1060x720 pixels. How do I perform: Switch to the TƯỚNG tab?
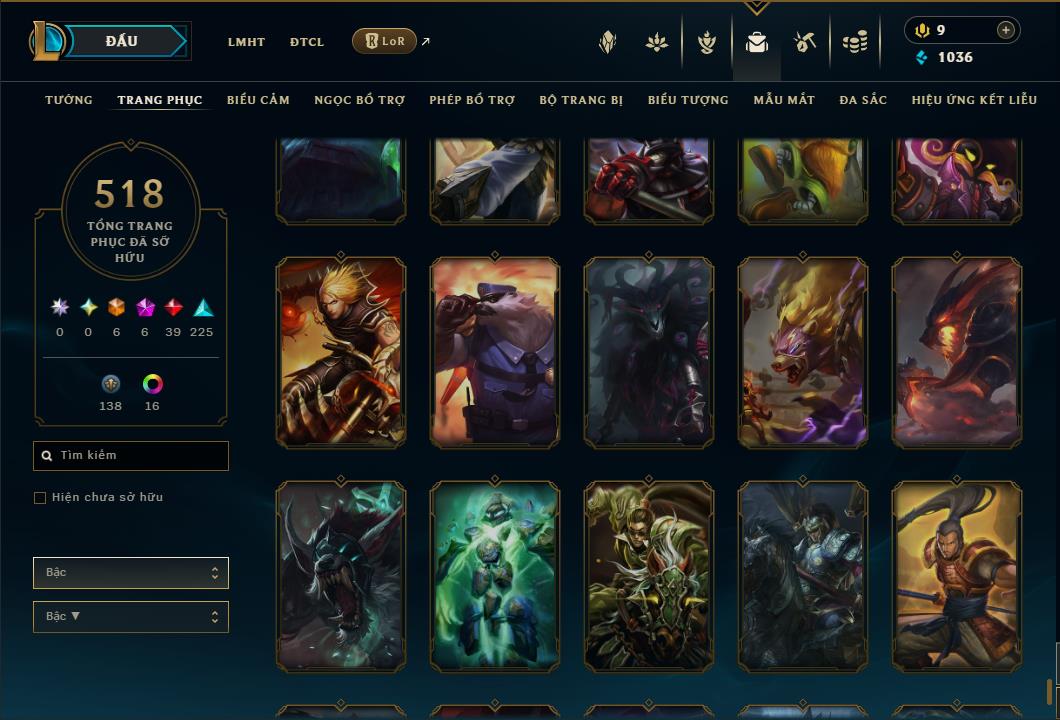[x=69, y=100]
